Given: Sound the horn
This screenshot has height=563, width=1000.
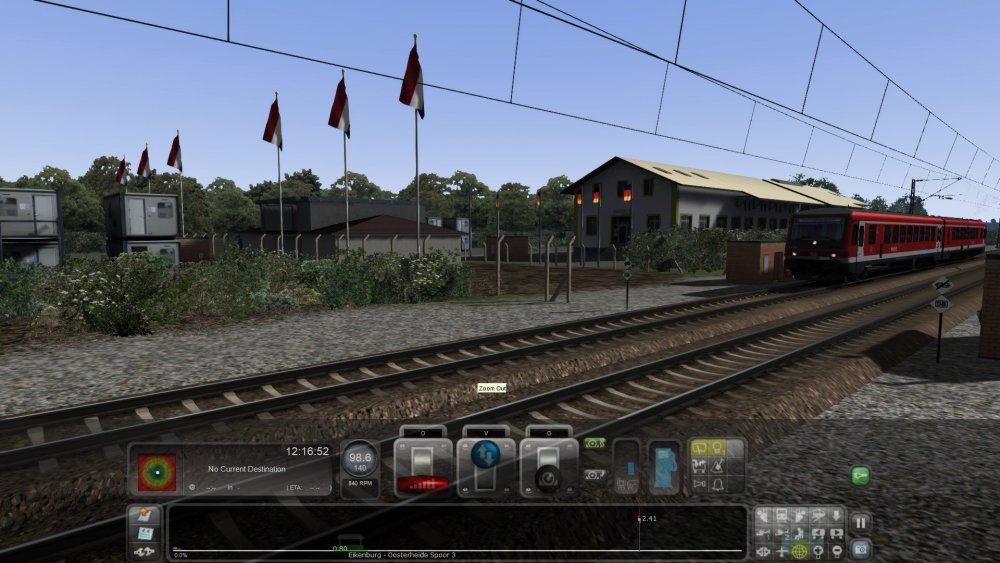Looking at the screenshot, I should pyautogui.click(x=698, y=484).
